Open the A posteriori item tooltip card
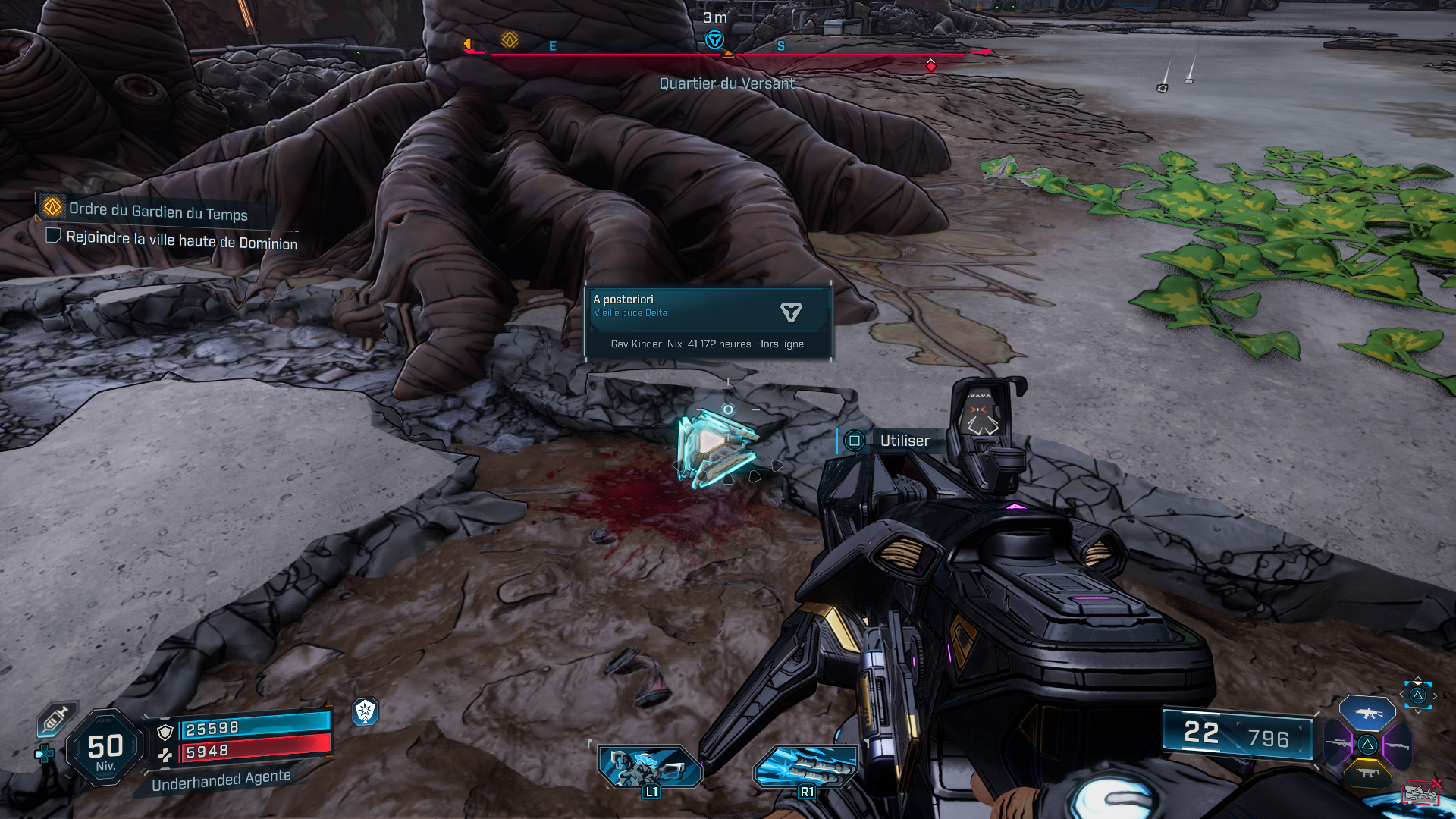1456x819 pixels. 708,322
